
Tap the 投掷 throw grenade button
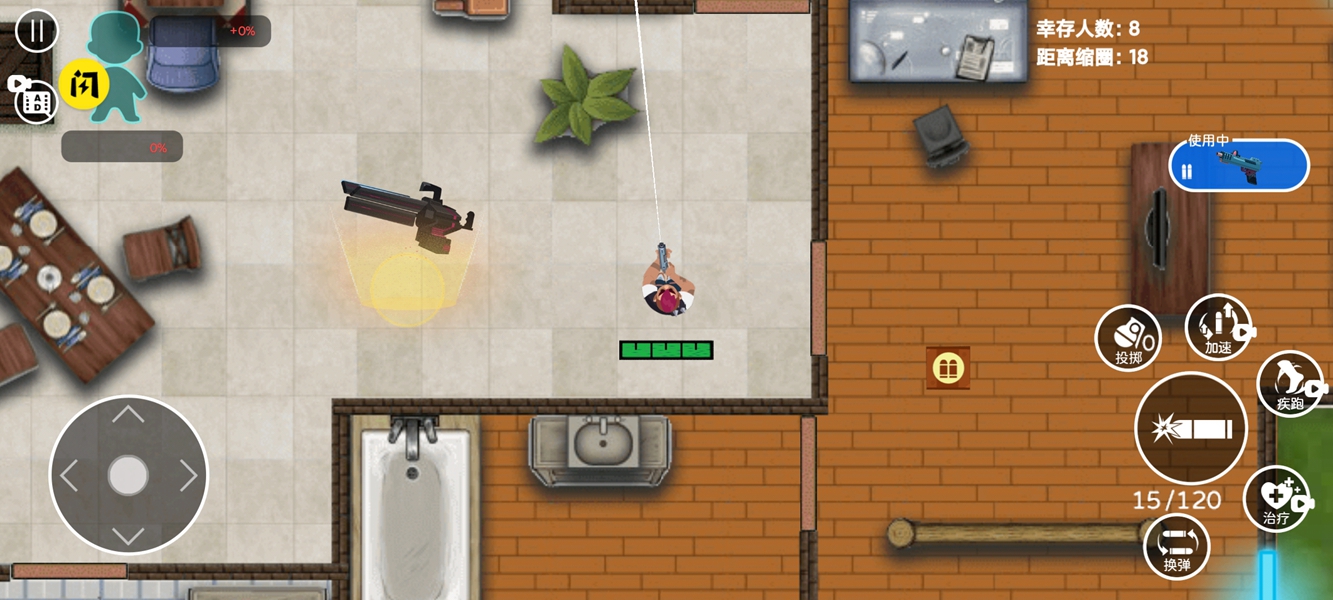point(1128,338)
